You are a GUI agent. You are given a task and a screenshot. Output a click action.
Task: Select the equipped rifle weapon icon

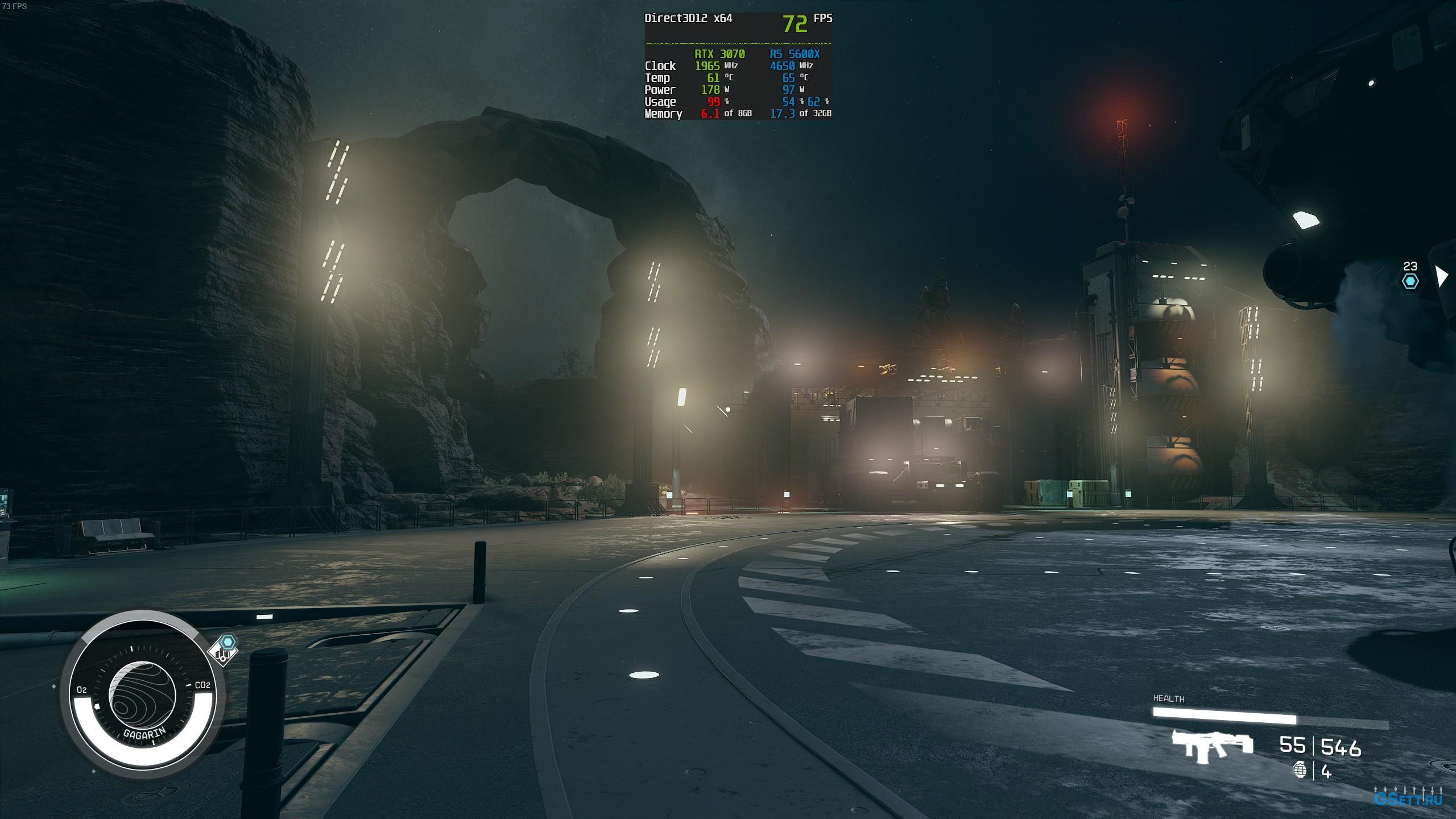(x=1212, y=744)
